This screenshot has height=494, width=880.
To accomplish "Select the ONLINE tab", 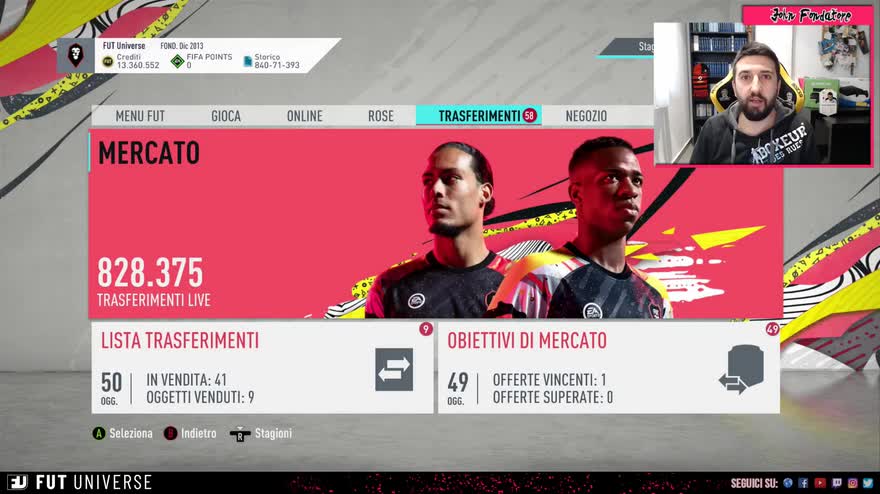I will pos(305,116).
